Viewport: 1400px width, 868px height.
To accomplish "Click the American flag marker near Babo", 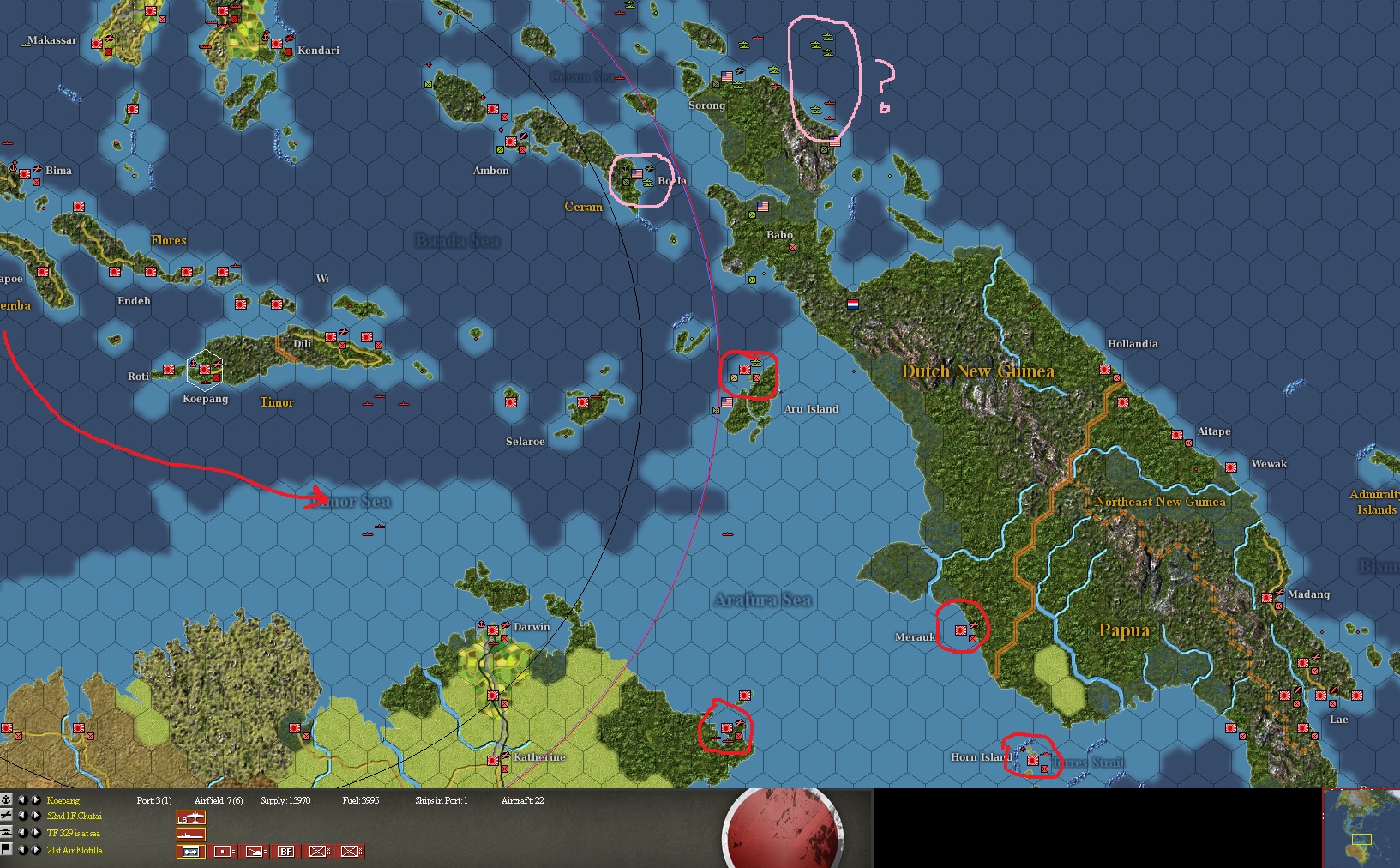I will click(x=761, y=207).
